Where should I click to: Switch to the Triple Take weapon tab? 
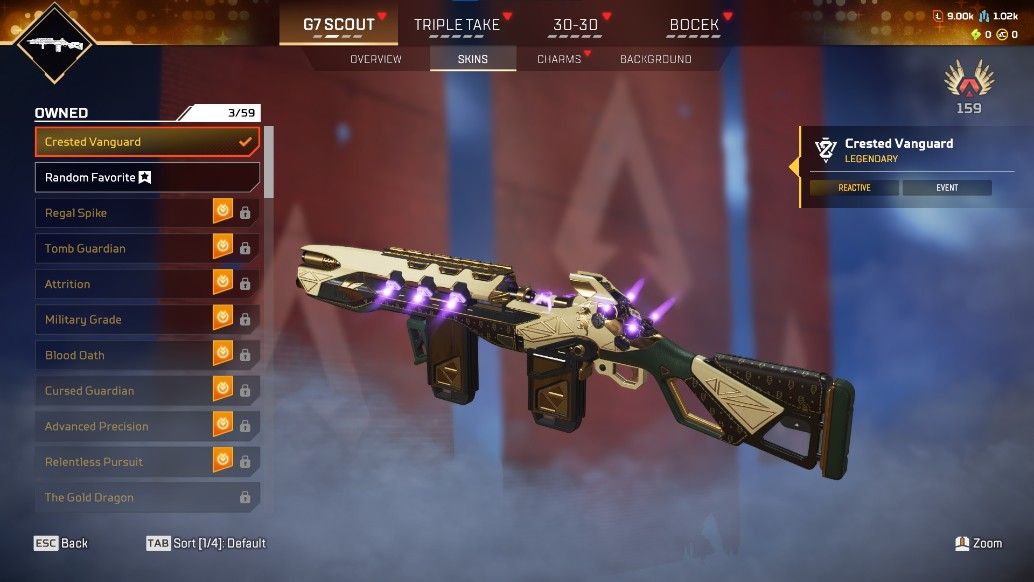456,25
